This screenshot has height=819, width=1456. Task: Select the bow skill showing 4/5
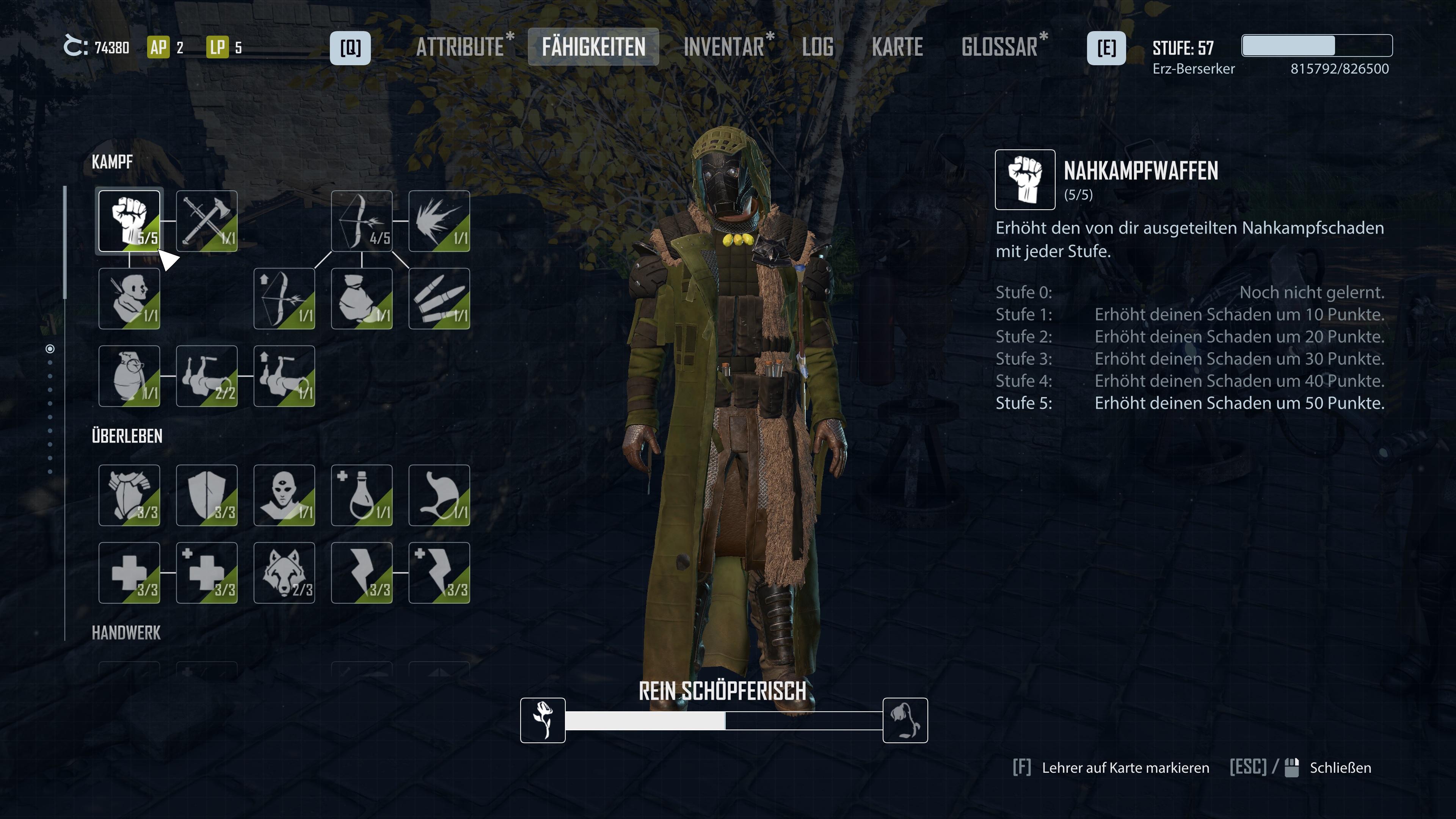[361, 221]
